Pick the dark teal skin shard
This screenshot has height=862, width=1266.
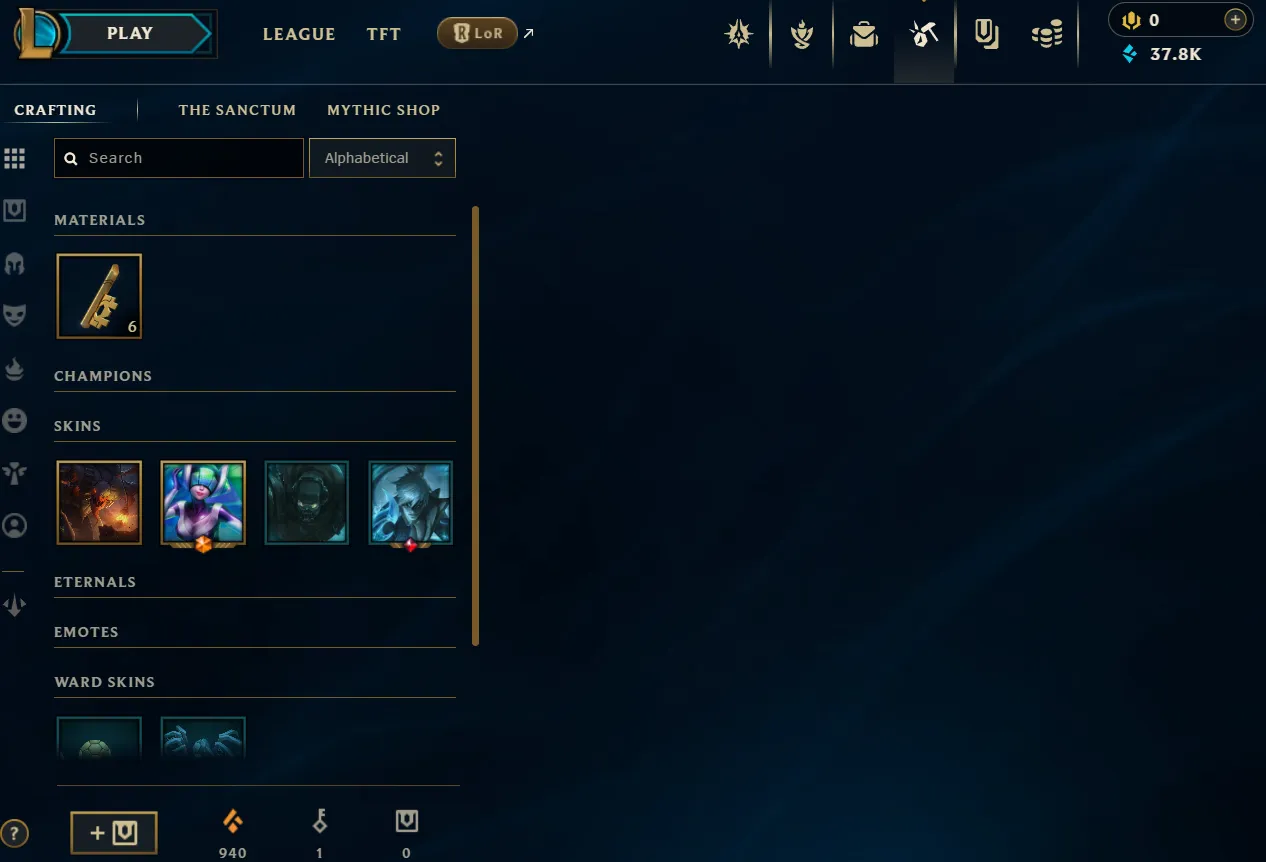[x=307, y=502]
